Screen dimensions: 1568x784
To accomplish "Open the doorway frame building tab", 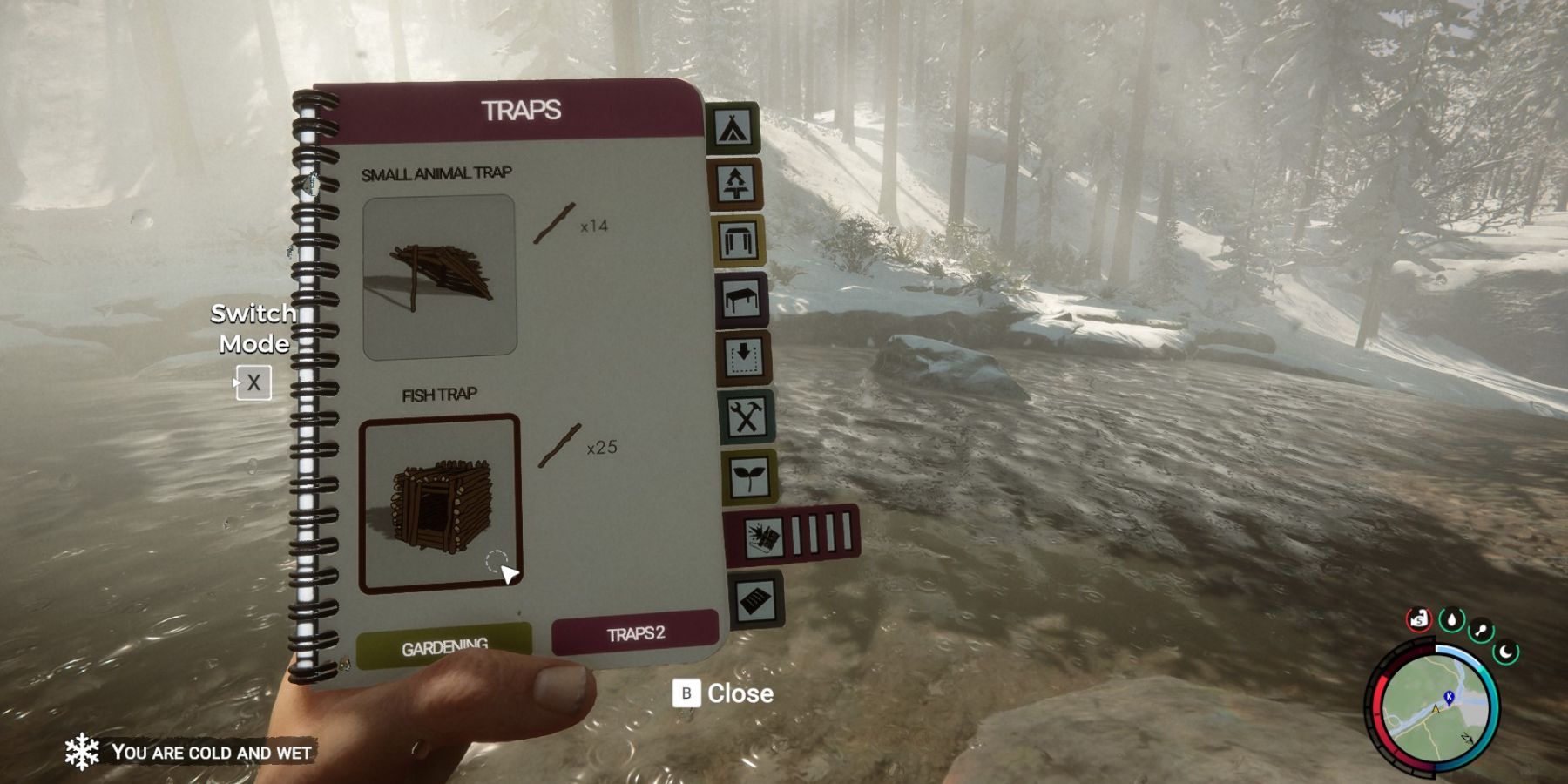I will pos(740,240).
